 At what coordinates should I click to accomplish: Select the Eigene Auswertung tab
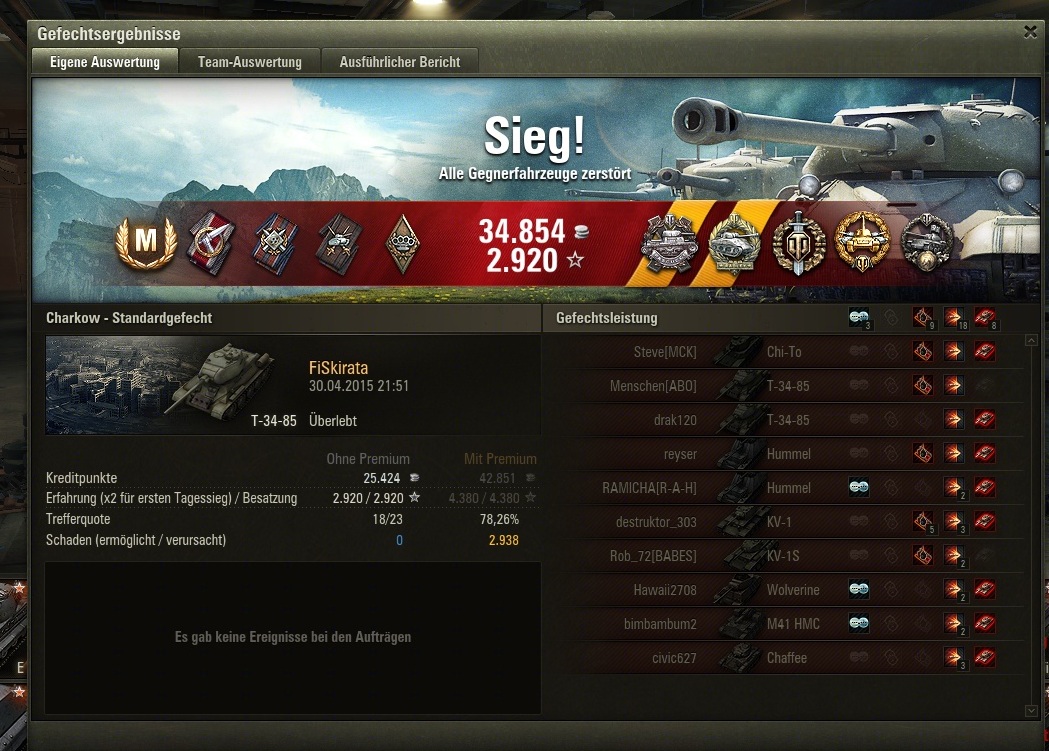coord(105,62)
